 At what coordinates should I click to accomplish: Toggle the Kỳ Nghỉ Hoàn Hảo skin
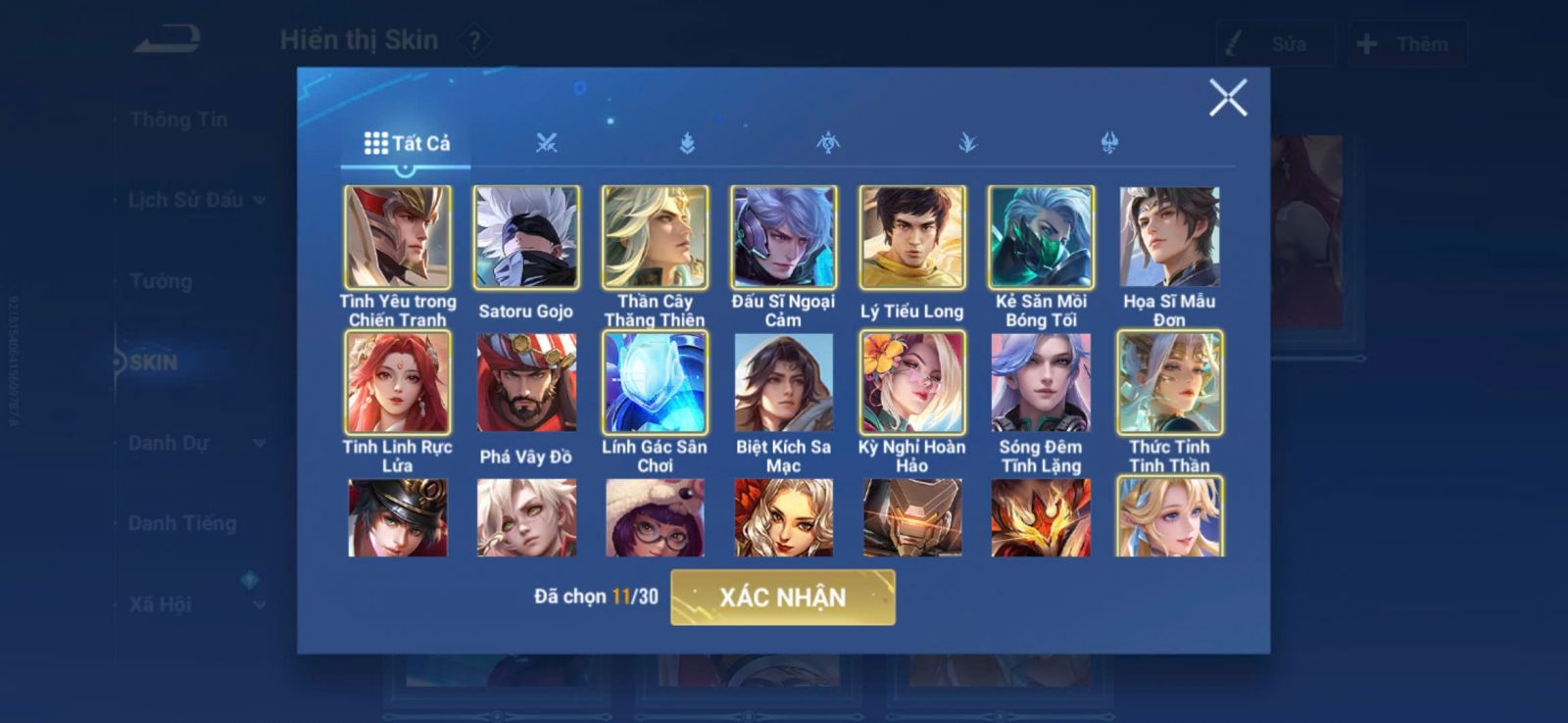(911, 383)
